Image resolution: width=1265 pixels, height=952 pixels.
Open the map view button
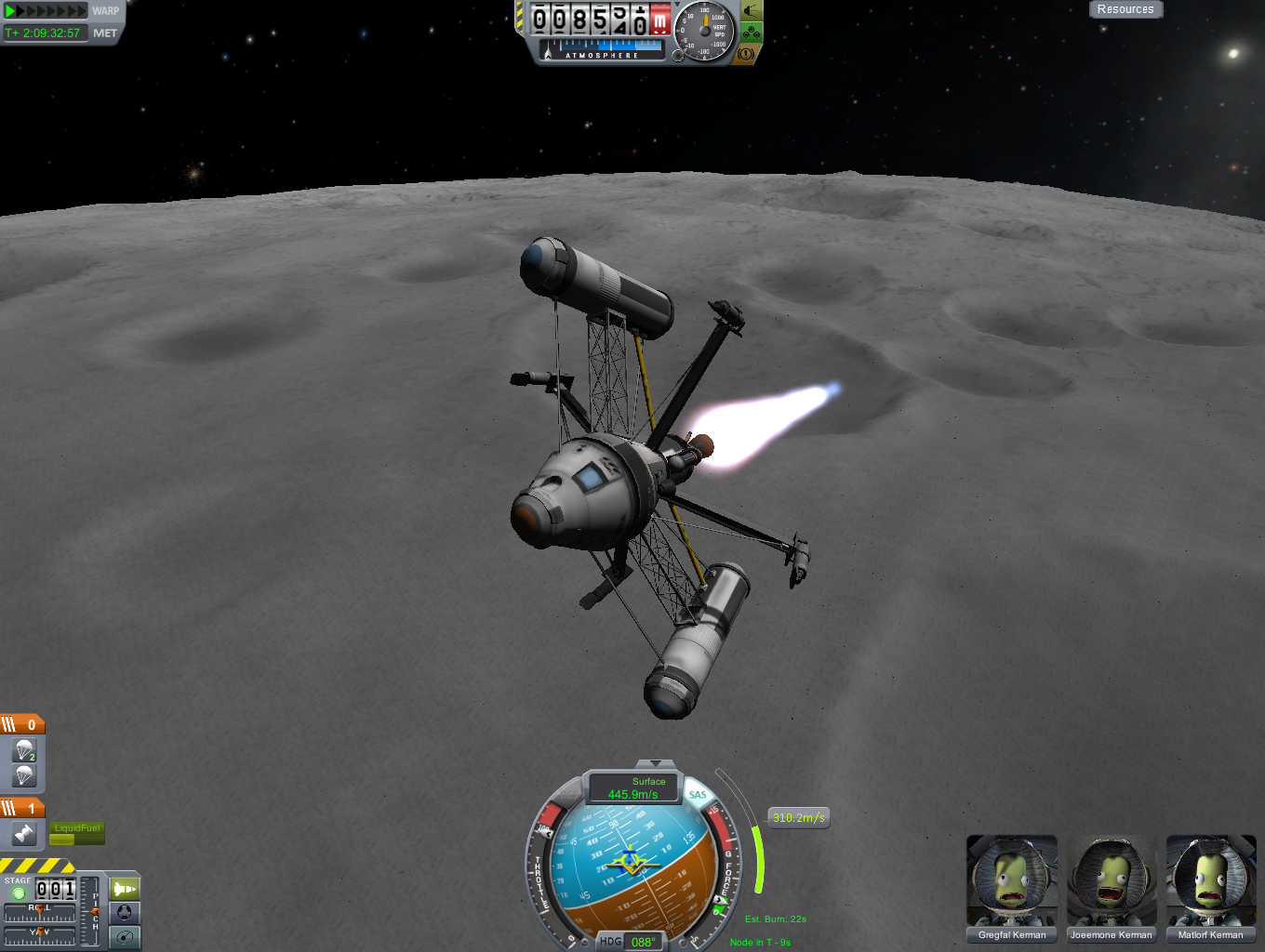125,937
